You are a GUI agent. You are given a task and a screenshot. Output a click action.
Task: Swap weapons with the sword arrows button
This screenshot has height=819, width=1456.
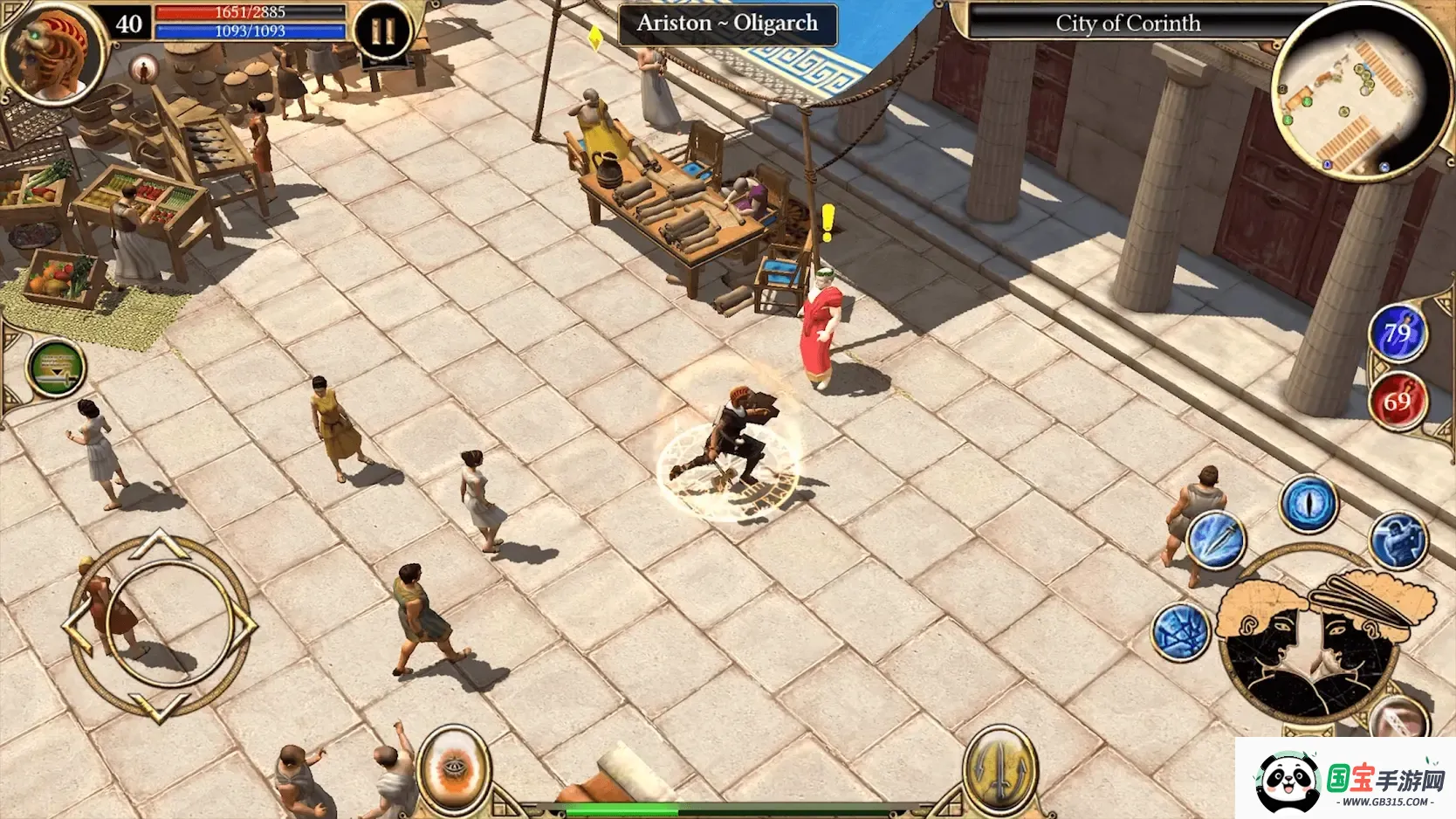(x=1000, y=768)
